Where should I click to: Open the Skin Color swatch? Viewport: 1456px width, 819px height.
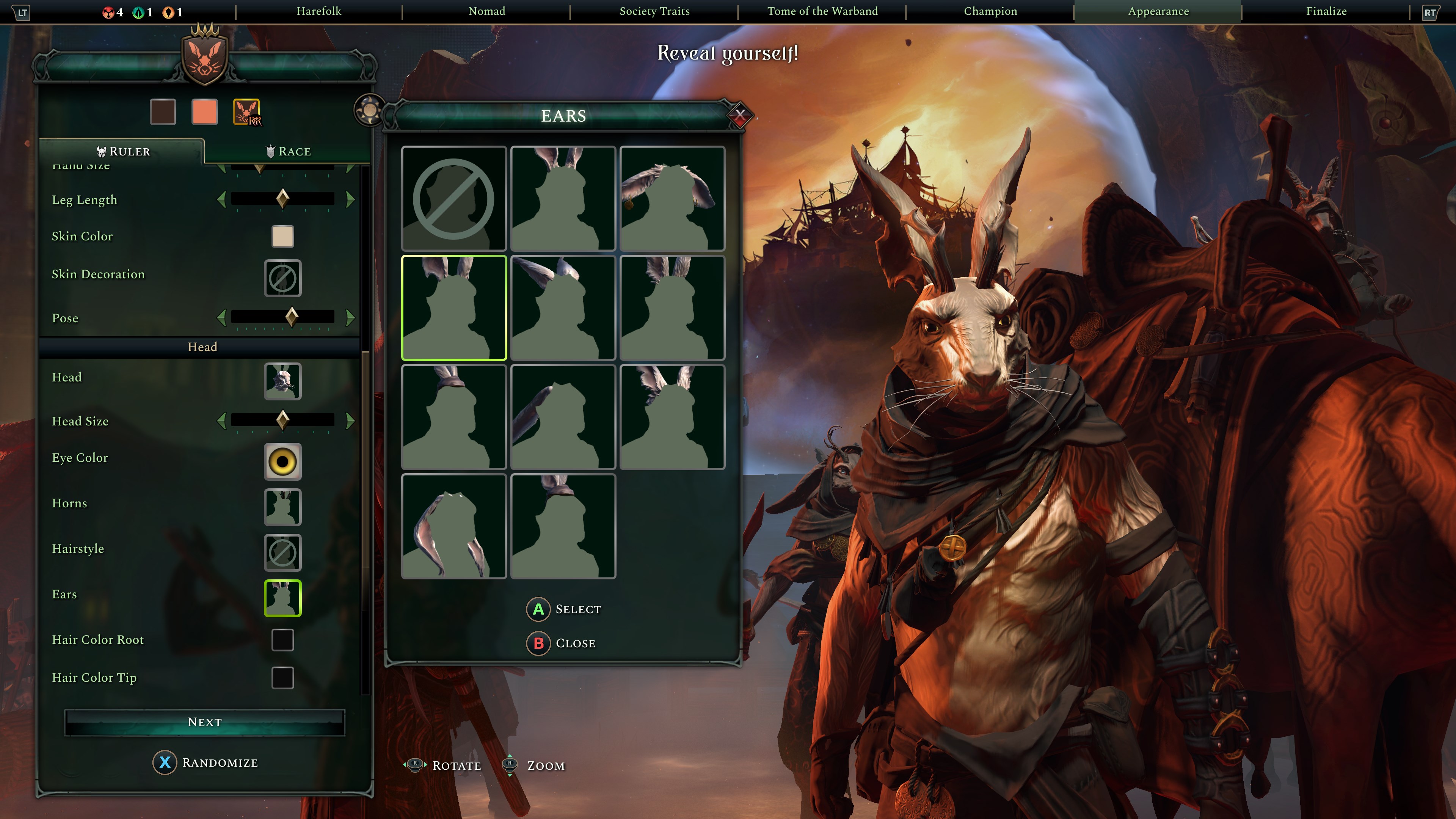[x=282, y=236]
